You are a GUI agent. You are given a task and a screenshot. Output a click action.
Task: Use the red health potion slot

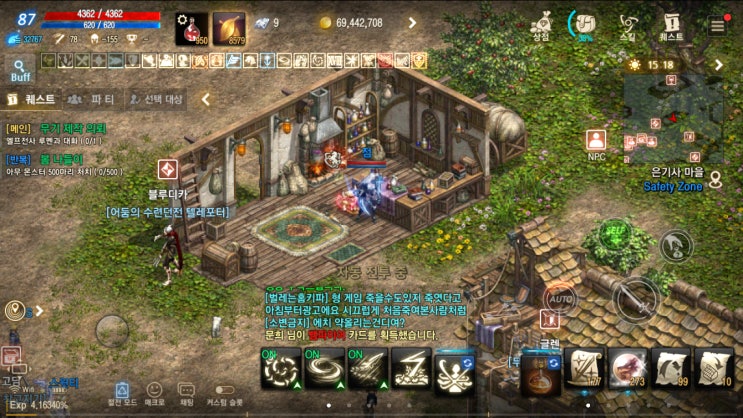[192, 28]
